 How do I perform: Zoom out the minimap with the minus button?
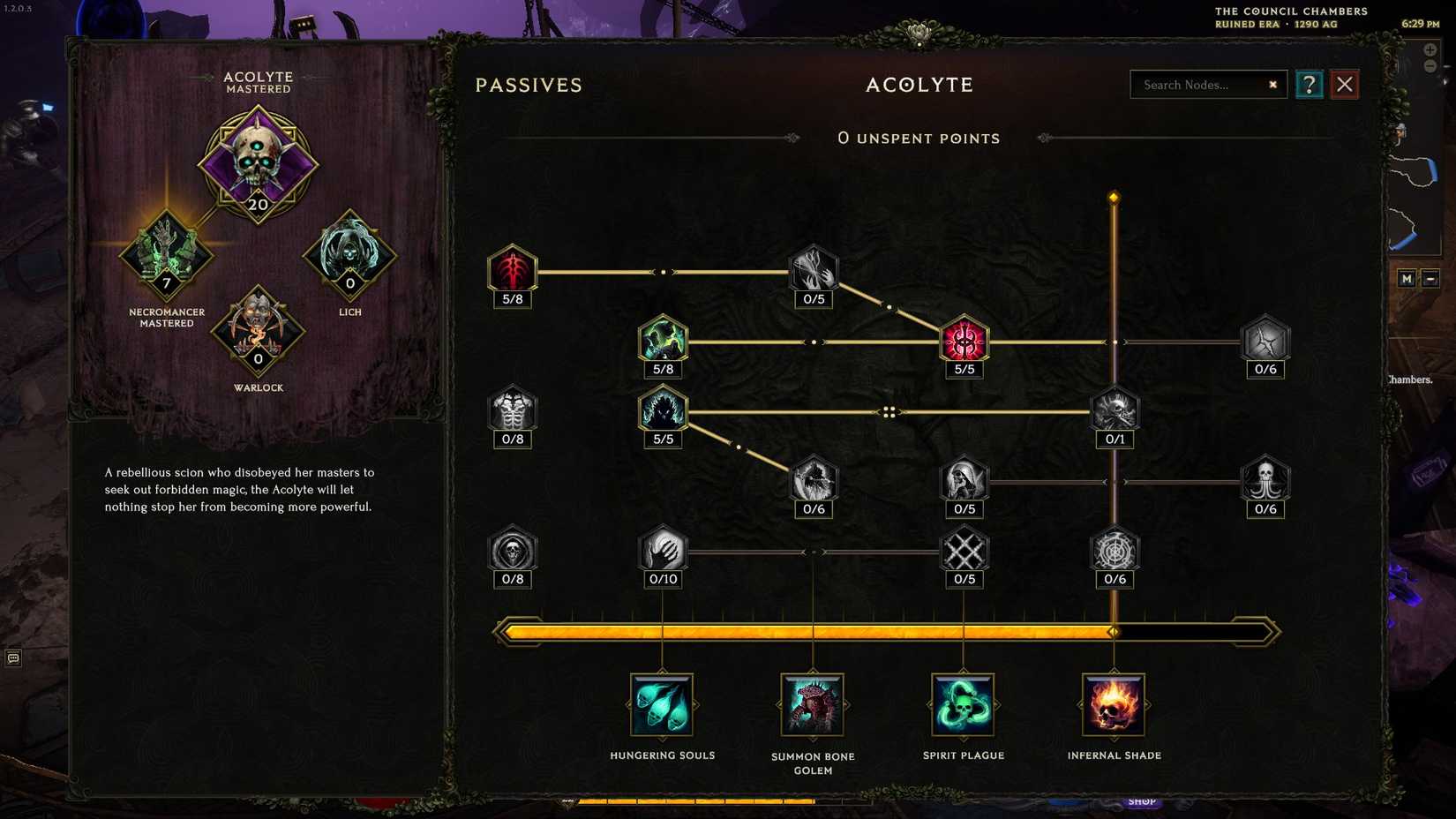(x=1430, y=66)
